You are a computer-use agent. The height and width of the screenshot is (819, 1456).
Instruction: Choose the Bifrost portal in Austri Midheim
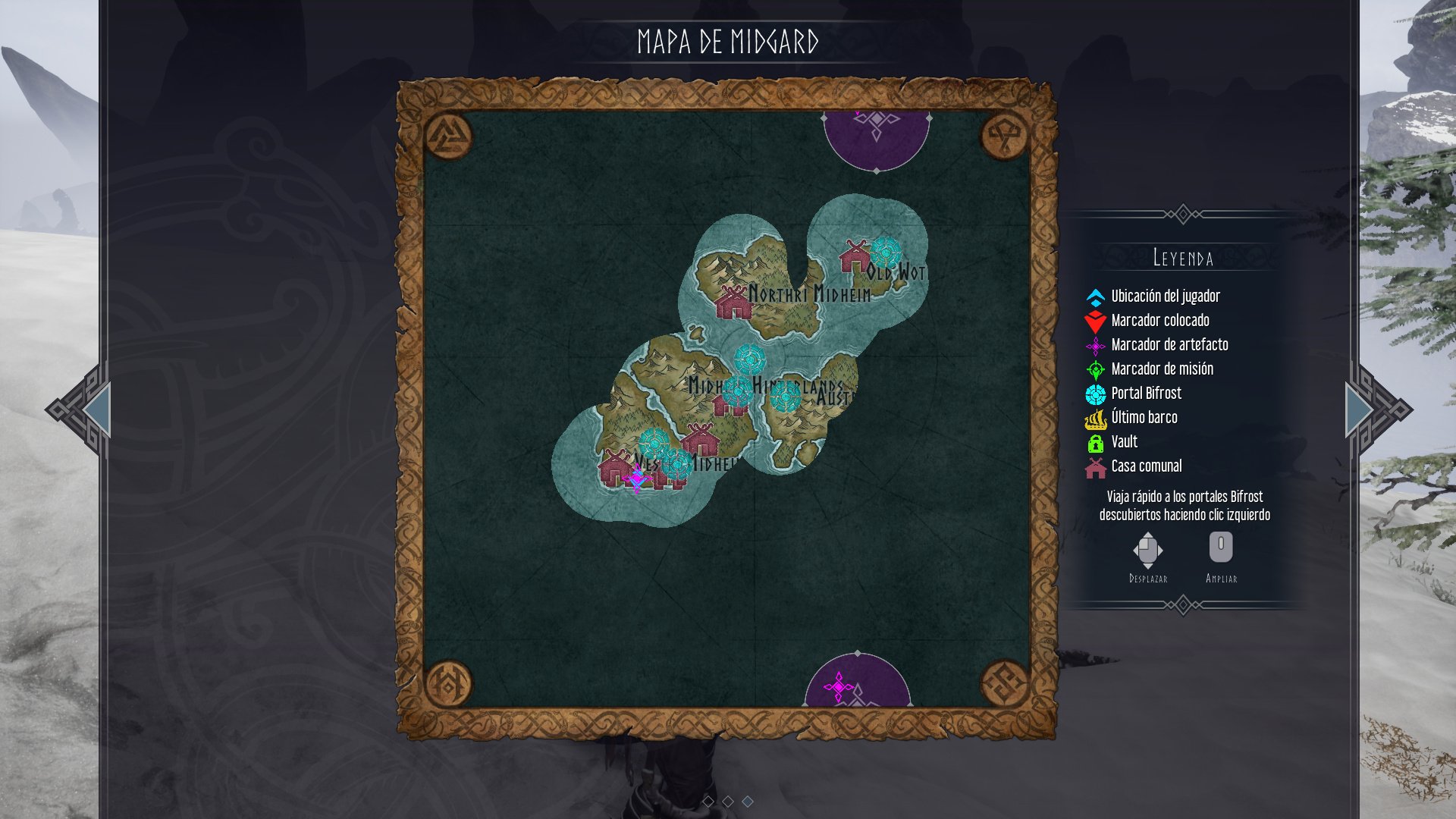coord(785,396)
